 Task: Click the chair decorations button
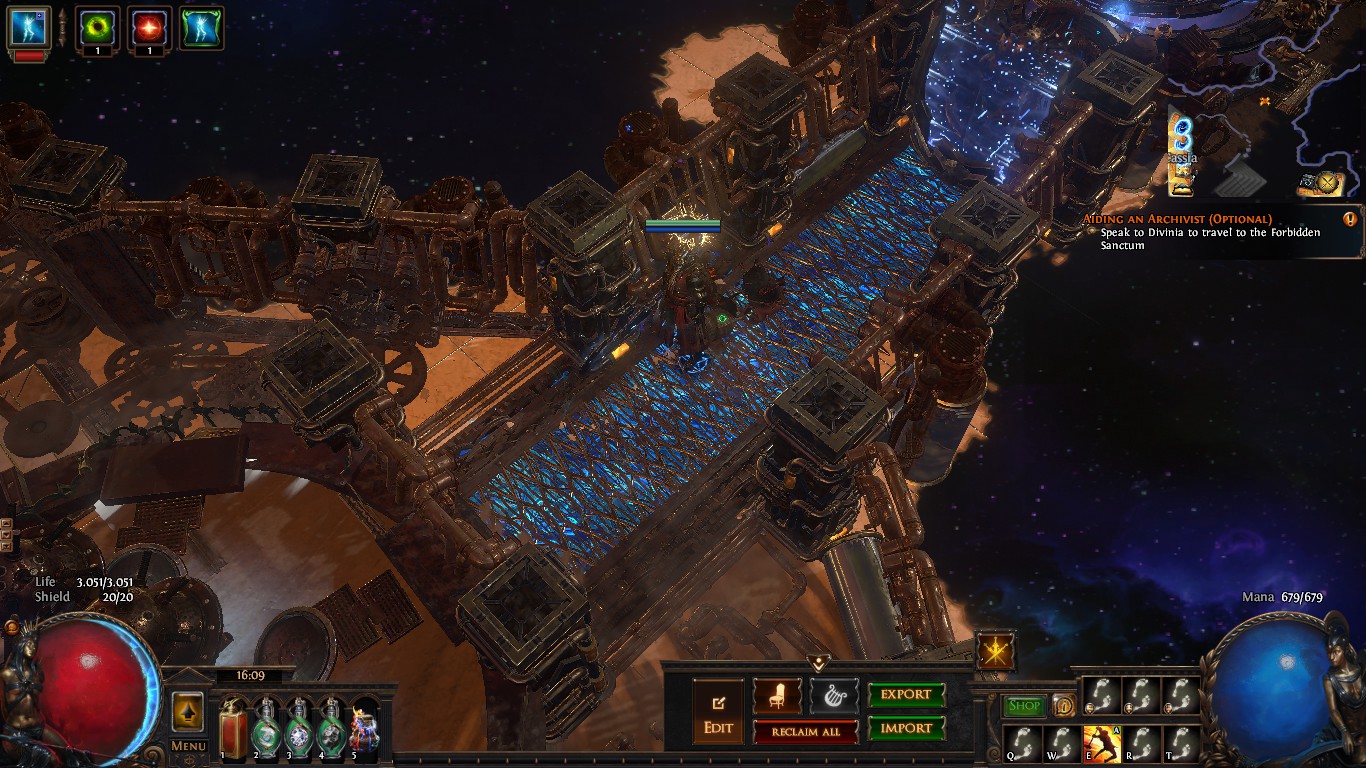(777, 695)
